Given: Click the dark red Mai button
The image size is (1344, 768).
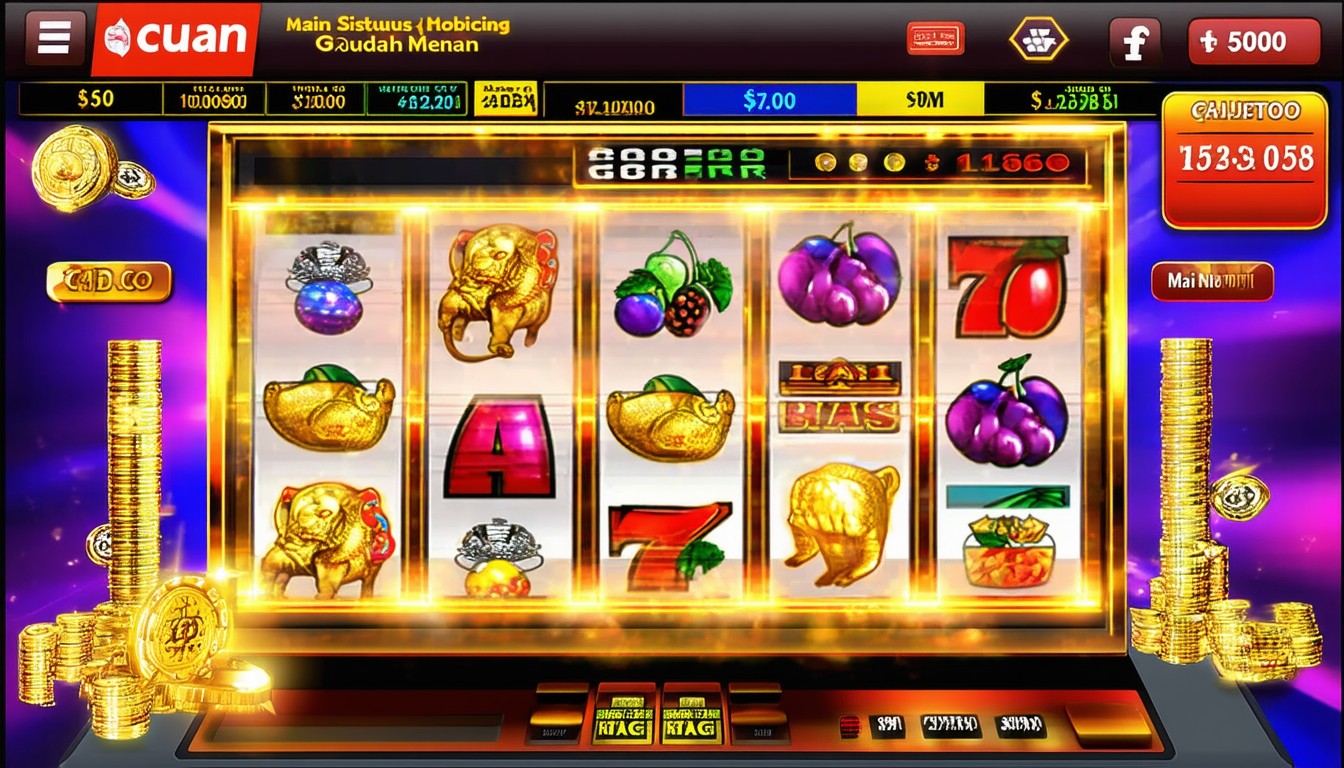Looking at the screenshot, I should (x=1212, y=282).
